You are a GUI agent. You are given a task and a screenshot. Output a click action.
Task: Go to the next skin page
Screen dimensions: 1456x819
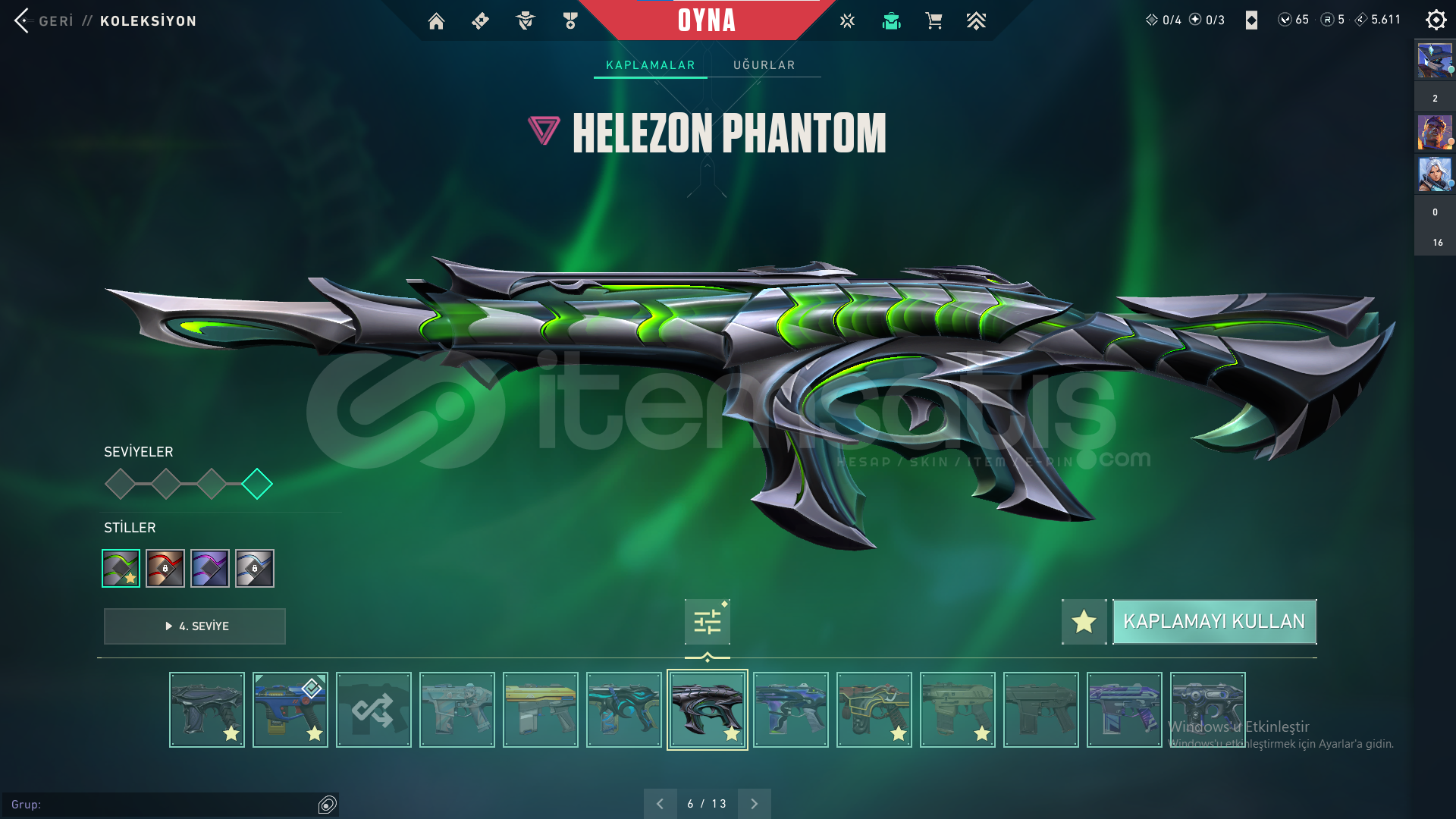click(754, 804)
